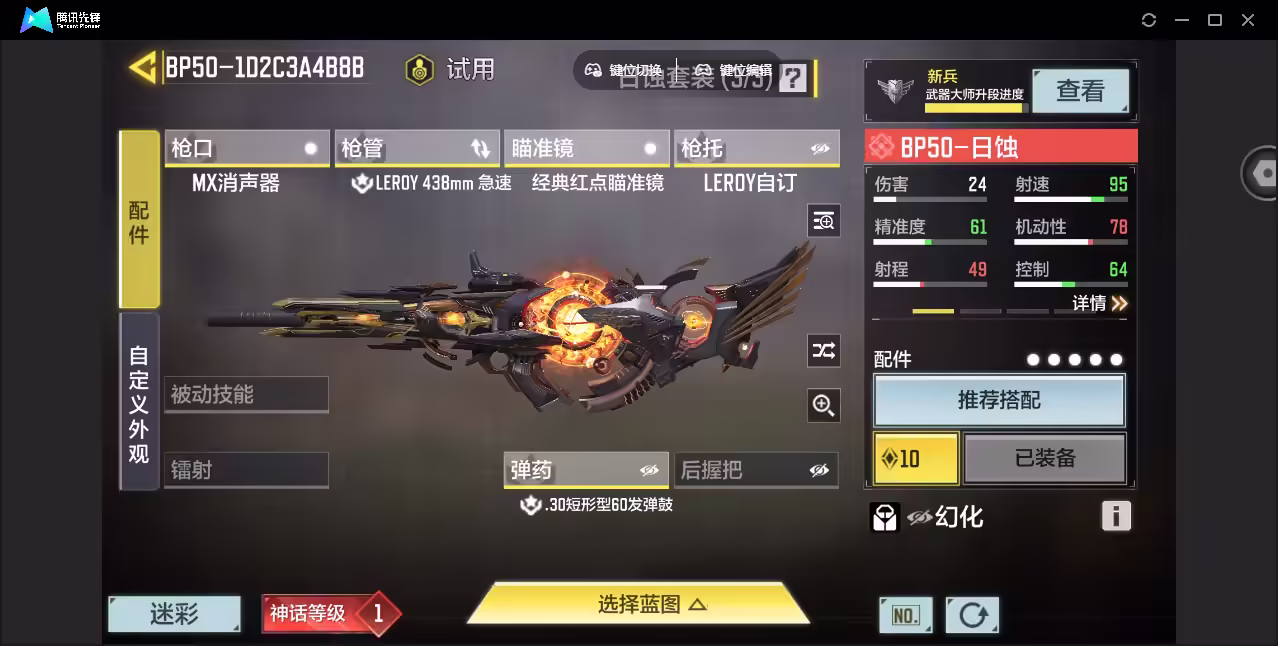Click the magnifying glass zoom icon
This screenshot has height=646, width=1278.
coord(823,405)
